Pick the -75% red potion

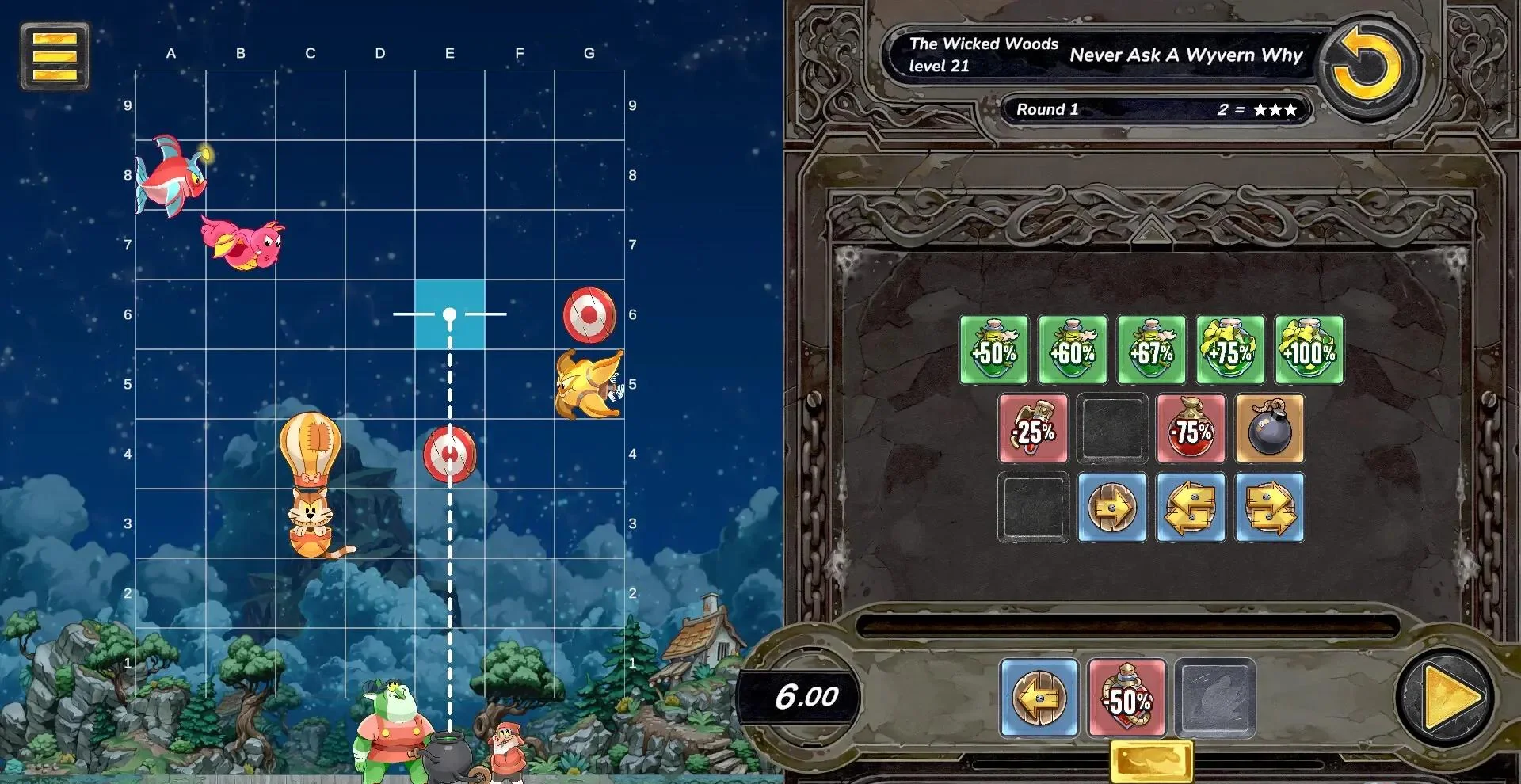coord(1191,428)
